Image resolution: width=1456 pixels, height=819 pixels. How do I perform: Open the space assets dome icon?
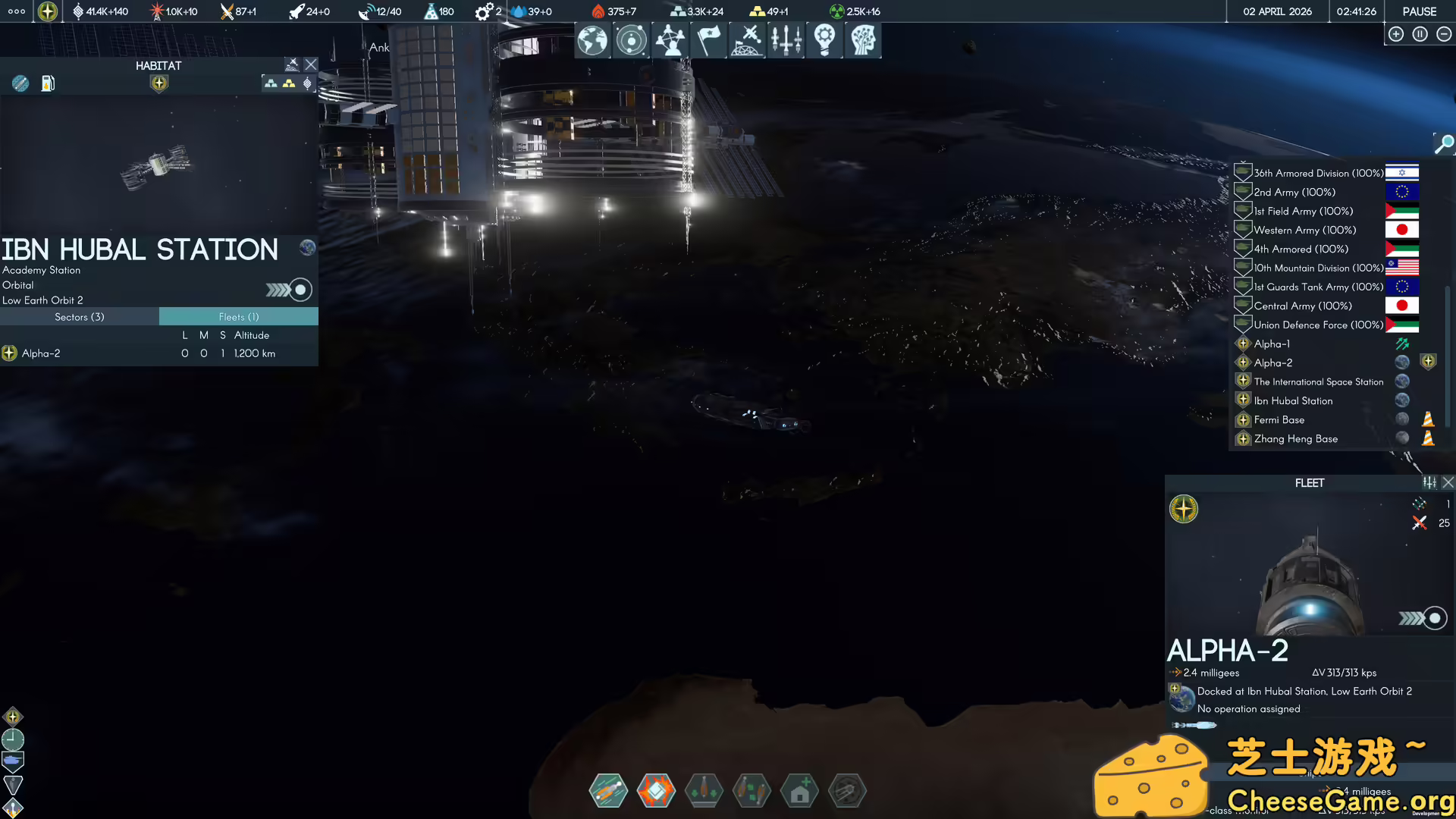point(747,40)
